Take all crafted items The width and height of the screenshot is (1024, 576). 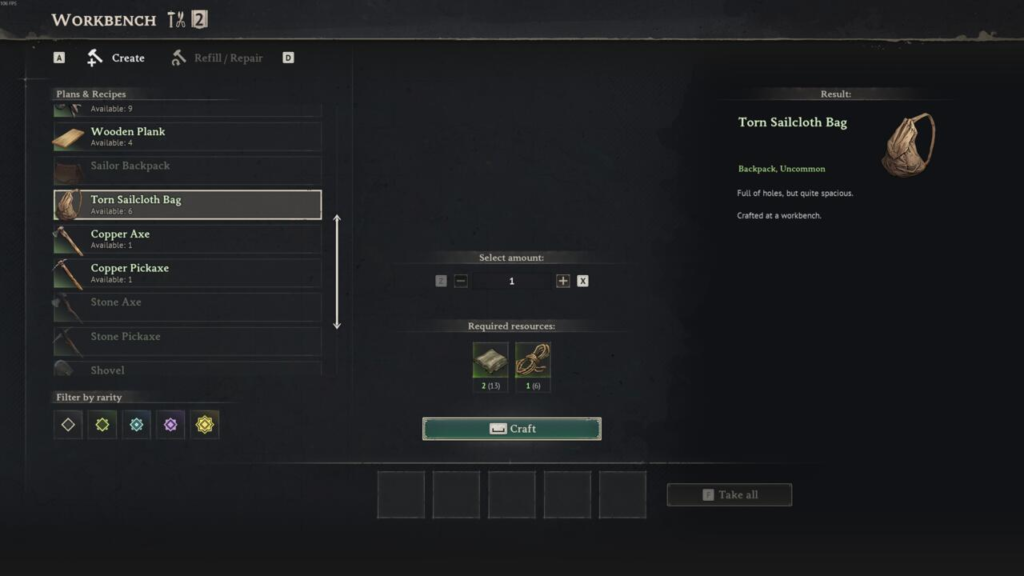(x=729, y=495)
